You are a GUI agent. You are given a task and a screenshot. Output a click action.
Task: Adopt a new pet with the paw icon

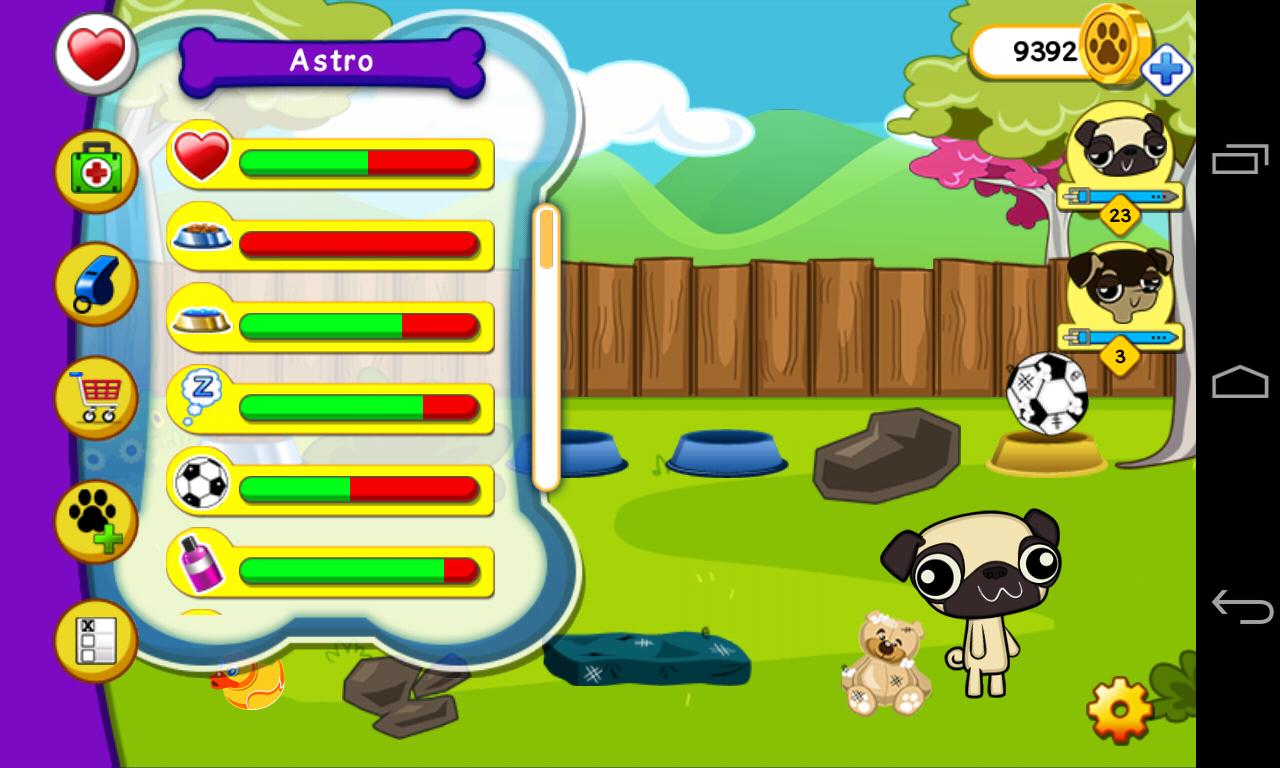coord(95,520)
